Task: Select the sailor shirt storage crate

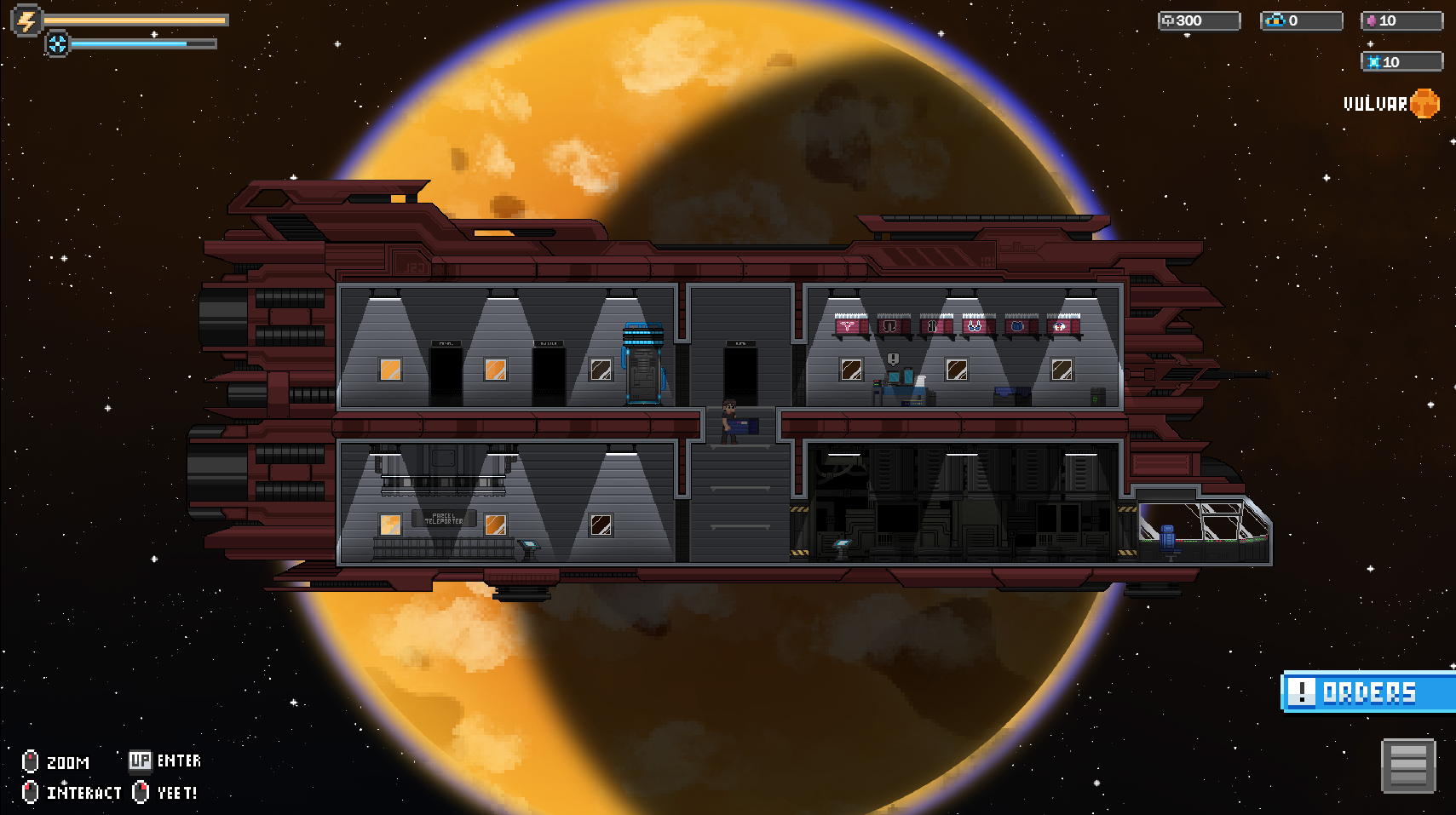Action: click(1060, 326)
